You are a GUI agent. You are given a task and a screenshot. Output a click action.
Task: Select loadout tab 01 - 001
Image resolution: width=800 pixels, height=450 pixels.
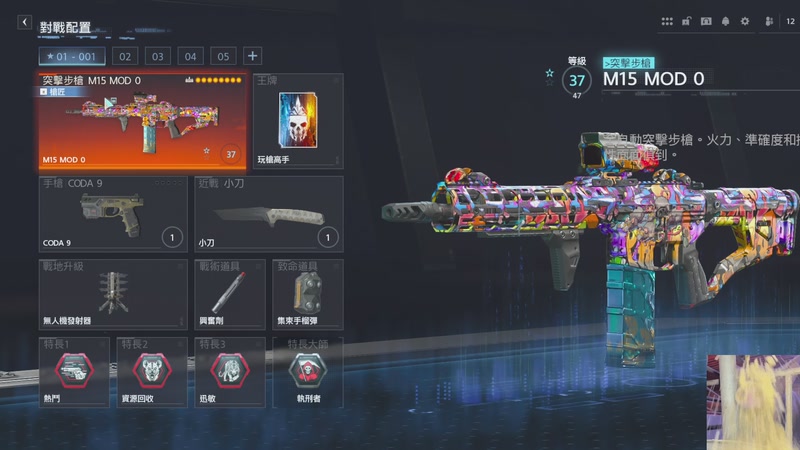point(72,56)
